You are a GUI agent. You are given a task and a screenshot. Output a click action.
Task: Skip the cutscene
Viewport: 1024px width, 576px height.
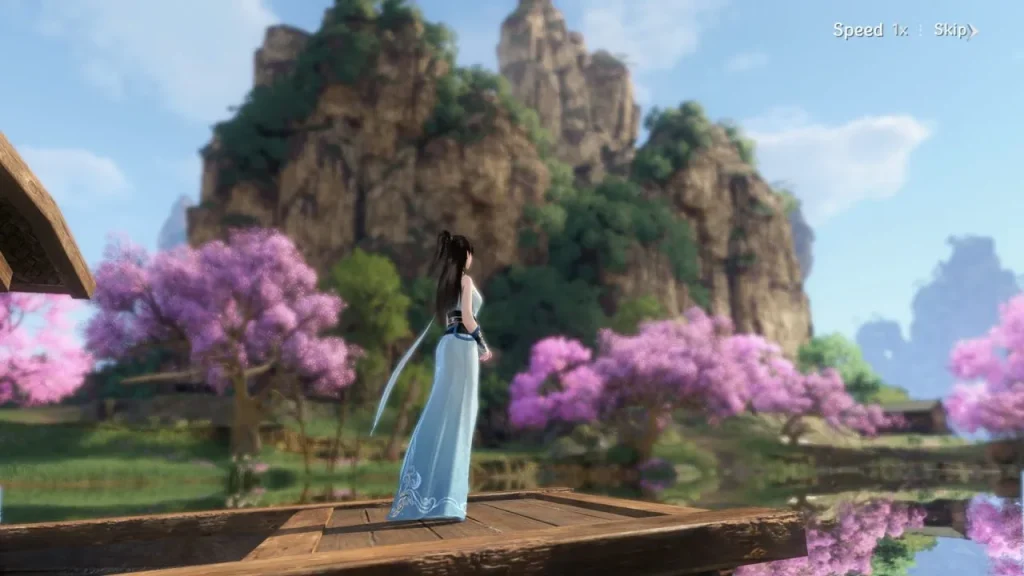(x=954, y=30)
